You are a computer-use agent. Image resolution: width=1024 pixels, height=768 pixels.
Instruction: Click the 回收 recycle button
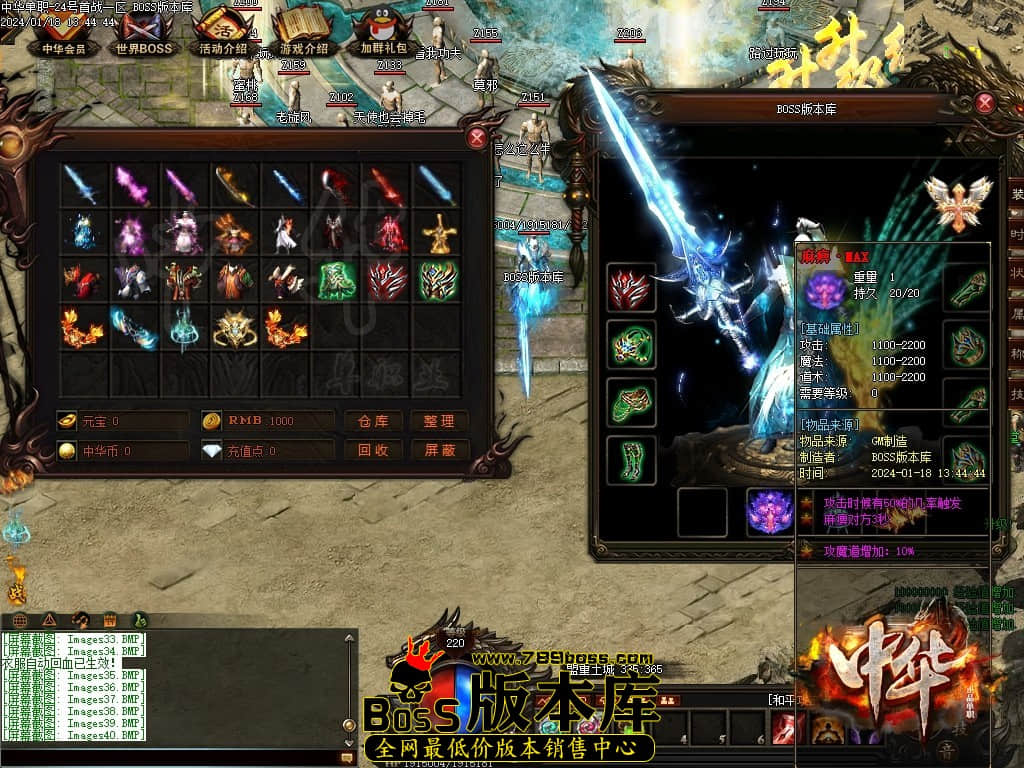373,450
